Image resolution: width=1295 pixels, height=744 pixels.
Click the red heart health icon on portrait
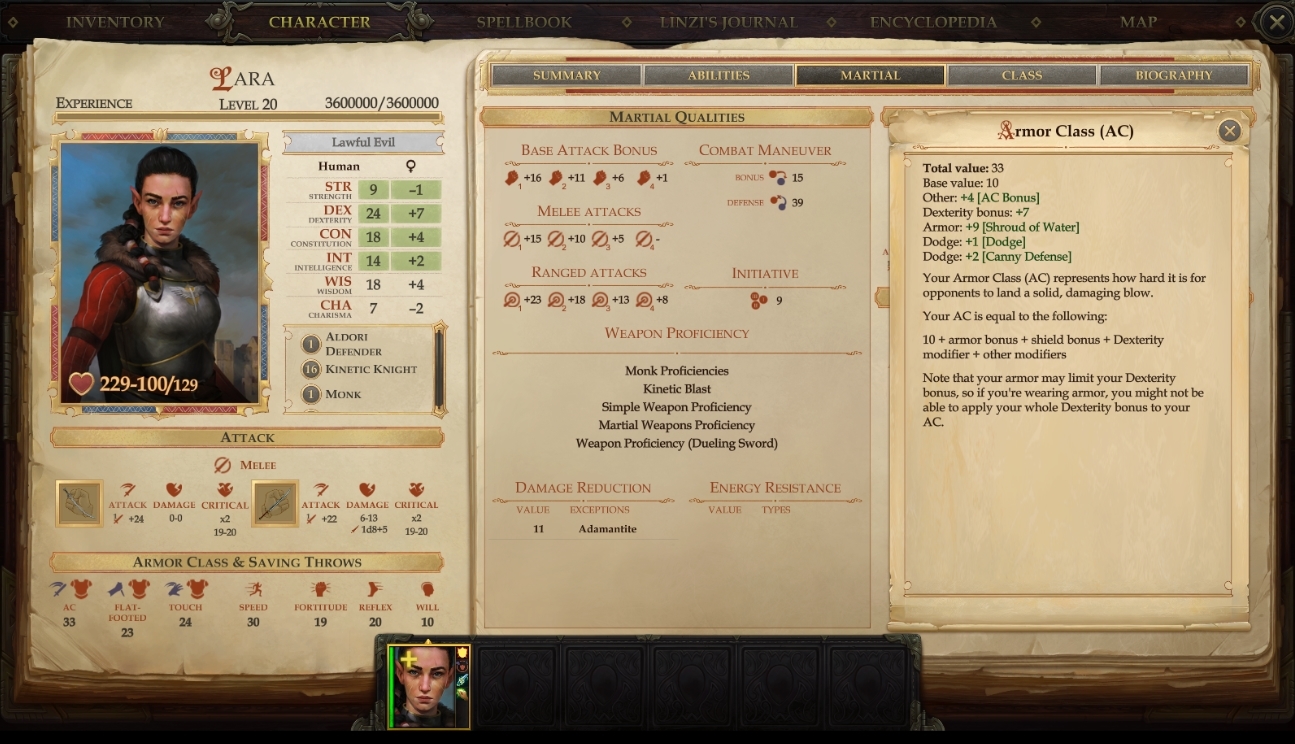coord(83,382)
